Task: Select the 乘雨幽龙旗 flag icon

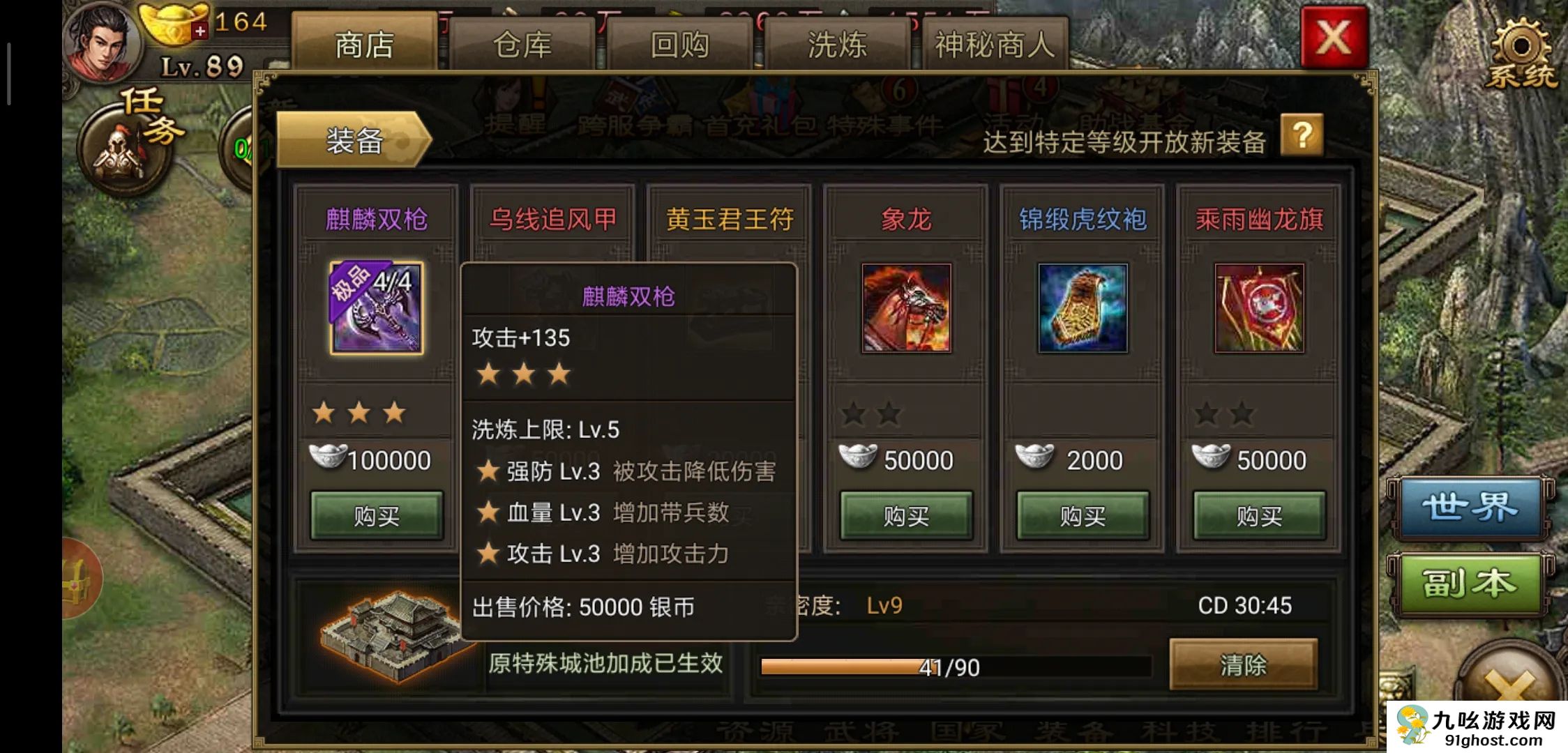Action: 1259,308
